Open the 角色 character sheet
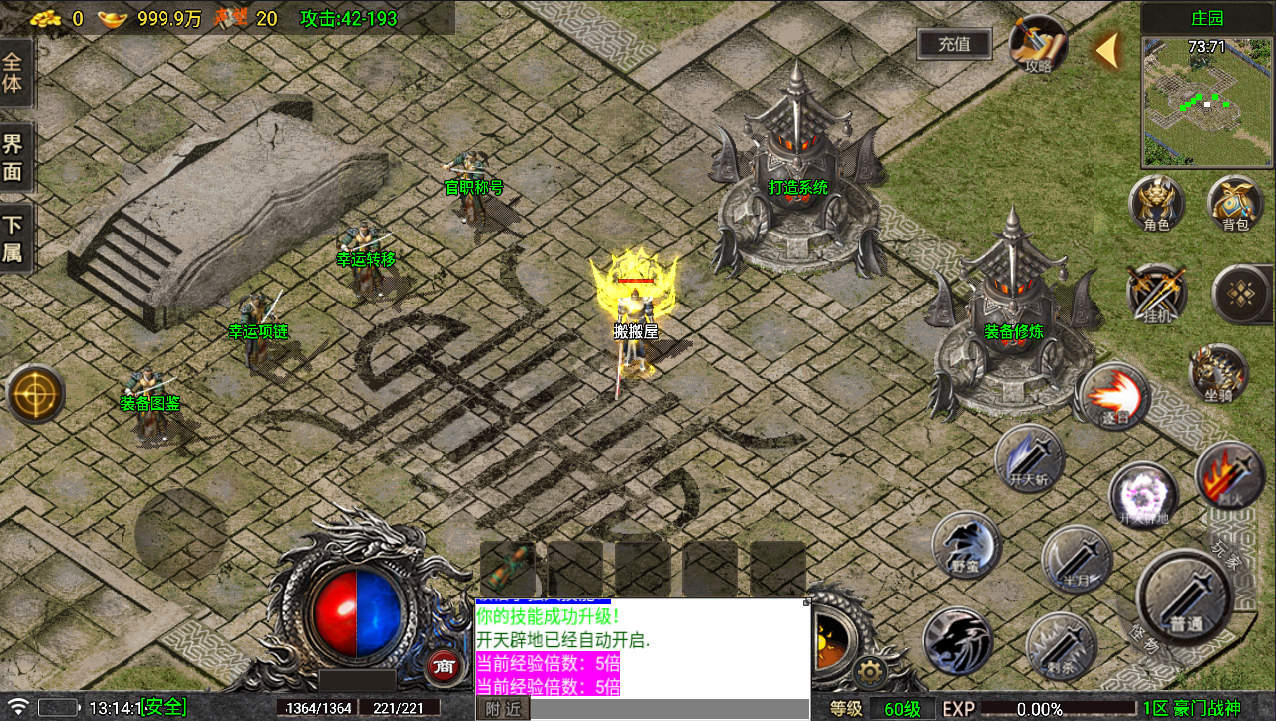 point(1157,204)
